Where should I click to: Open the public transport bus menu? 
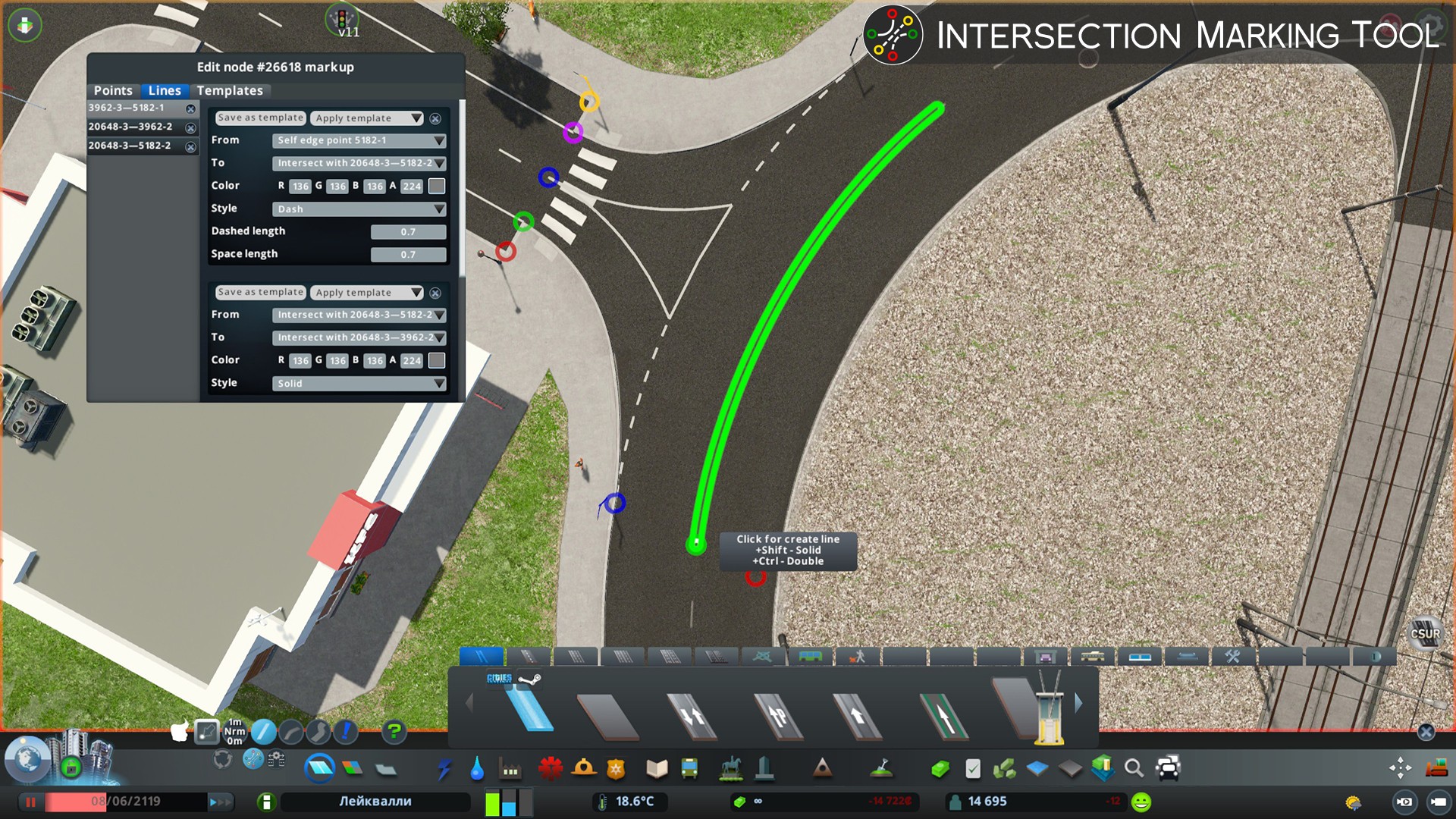[x=689, y=769]
